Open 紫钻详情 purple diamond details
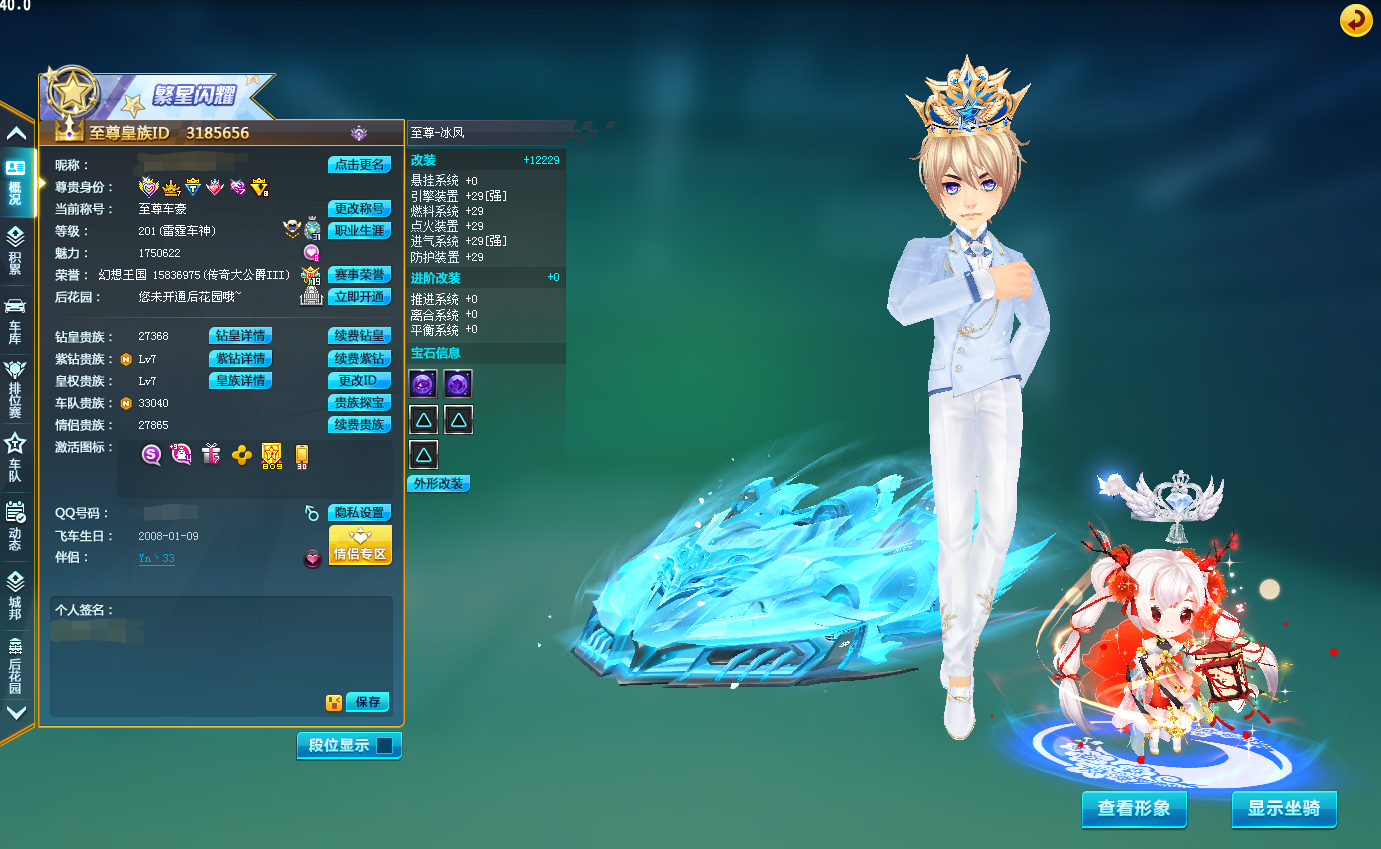 coord(240,358)
